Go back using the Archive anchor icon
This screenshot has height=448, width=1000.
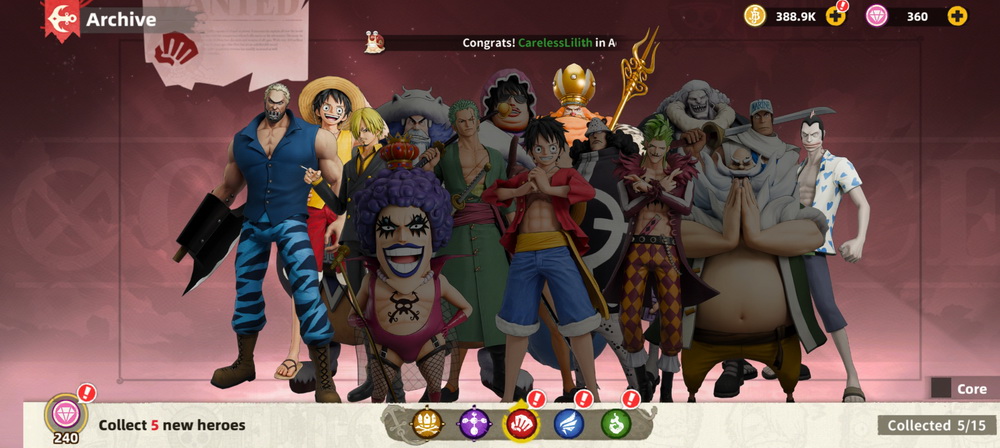click(62, 19)
